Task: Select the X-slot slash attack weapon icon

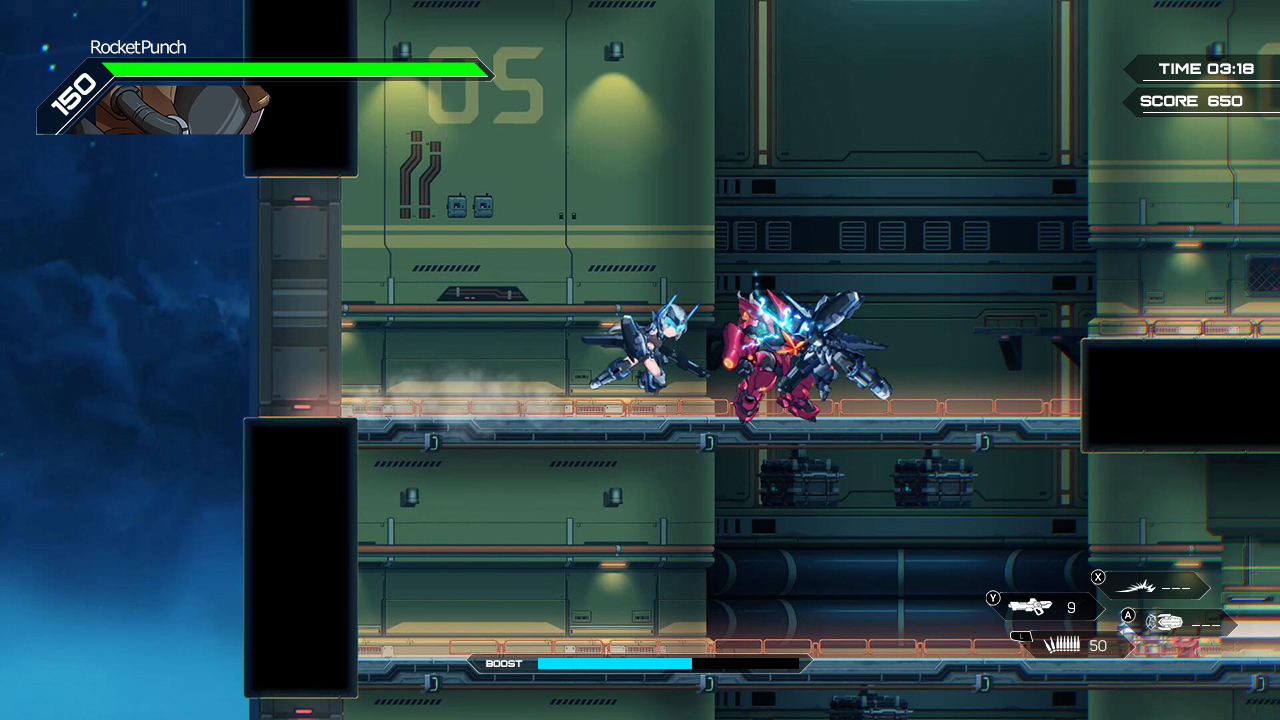Action: [1135, 586]
